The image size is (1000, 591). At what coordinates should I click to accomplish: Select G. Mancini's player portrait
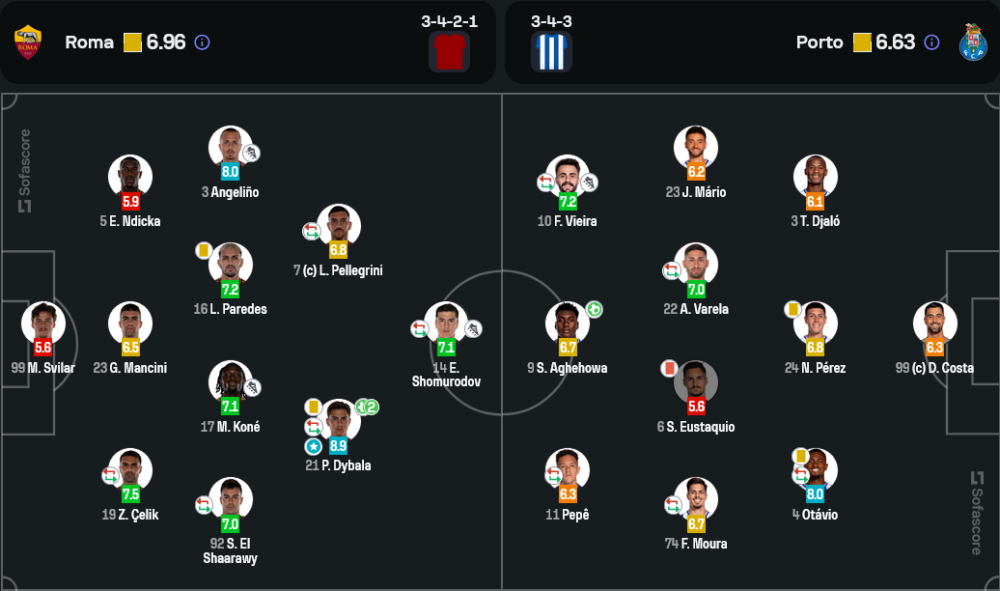click(x=130, y=323)
